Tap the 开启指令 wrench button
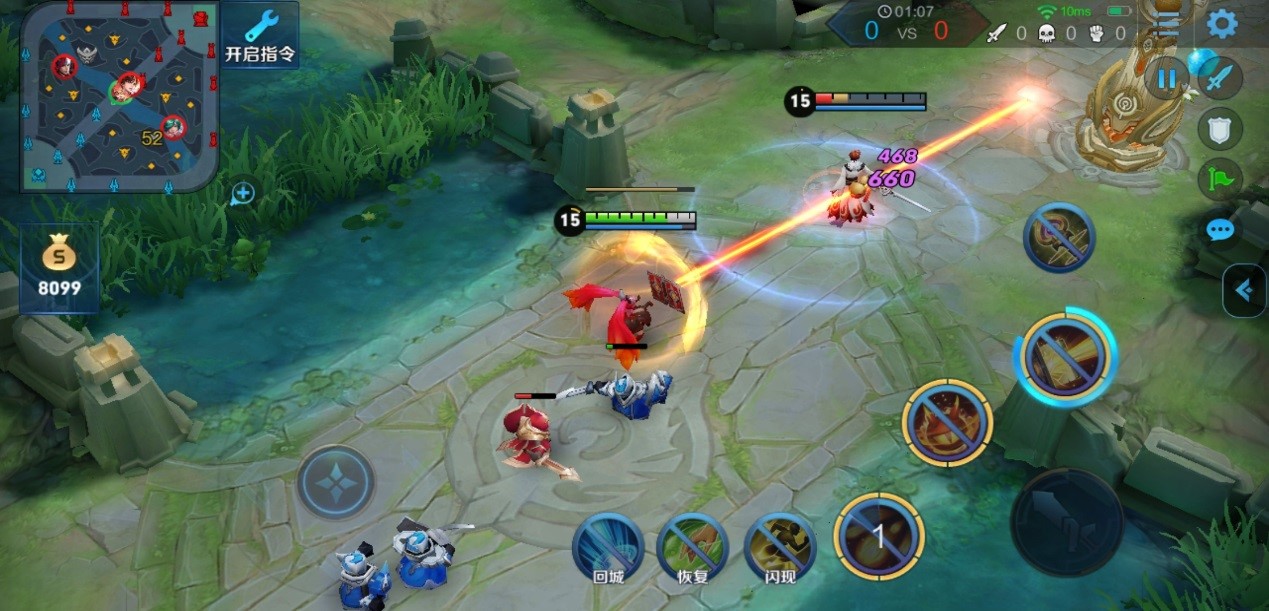 click(260, 36)
